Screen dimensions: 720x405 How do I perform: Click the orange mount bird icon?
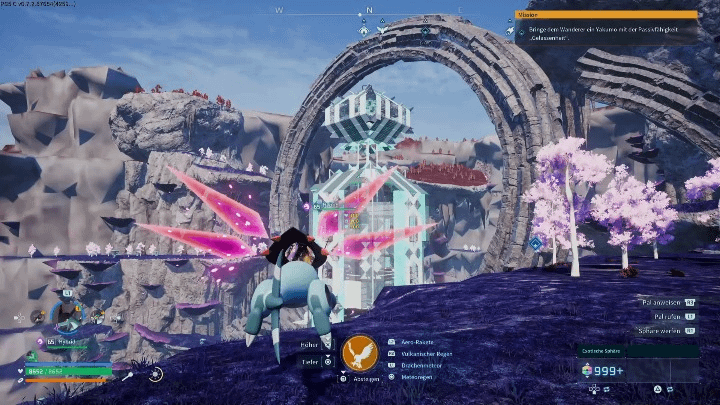coord(359,353)
